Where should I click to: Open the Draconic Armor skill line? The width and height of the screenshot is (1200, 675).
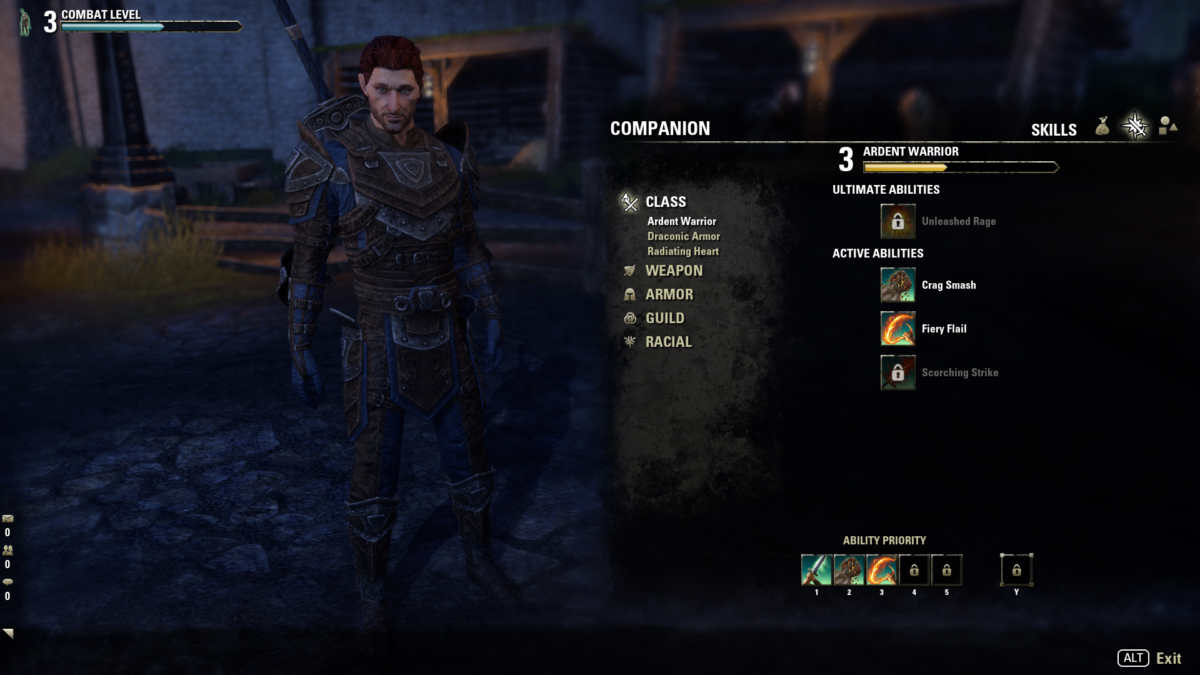pos(683,236)
